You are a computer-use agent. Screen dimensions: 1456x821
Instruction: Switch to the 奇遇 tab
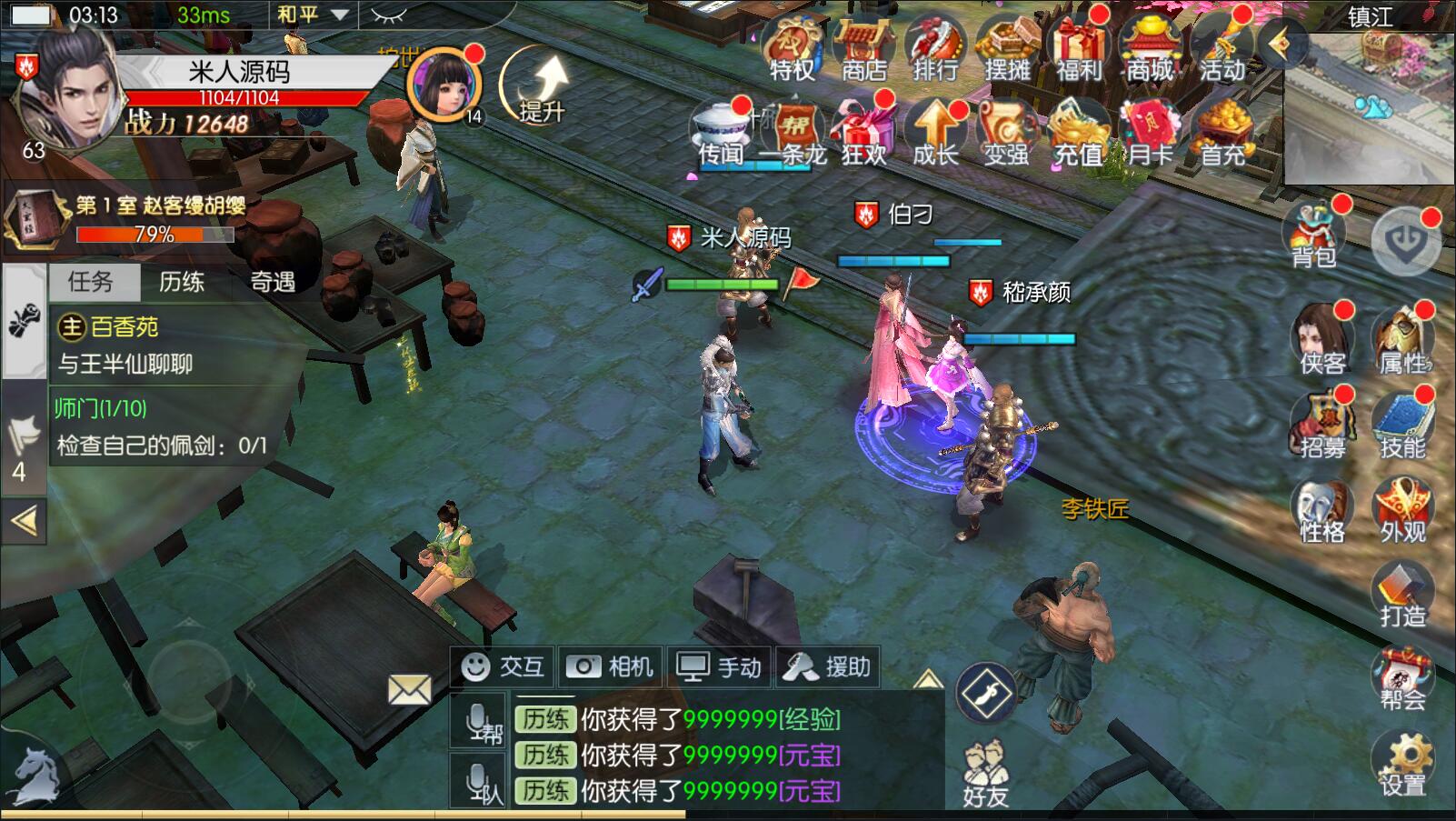point(273,282)
